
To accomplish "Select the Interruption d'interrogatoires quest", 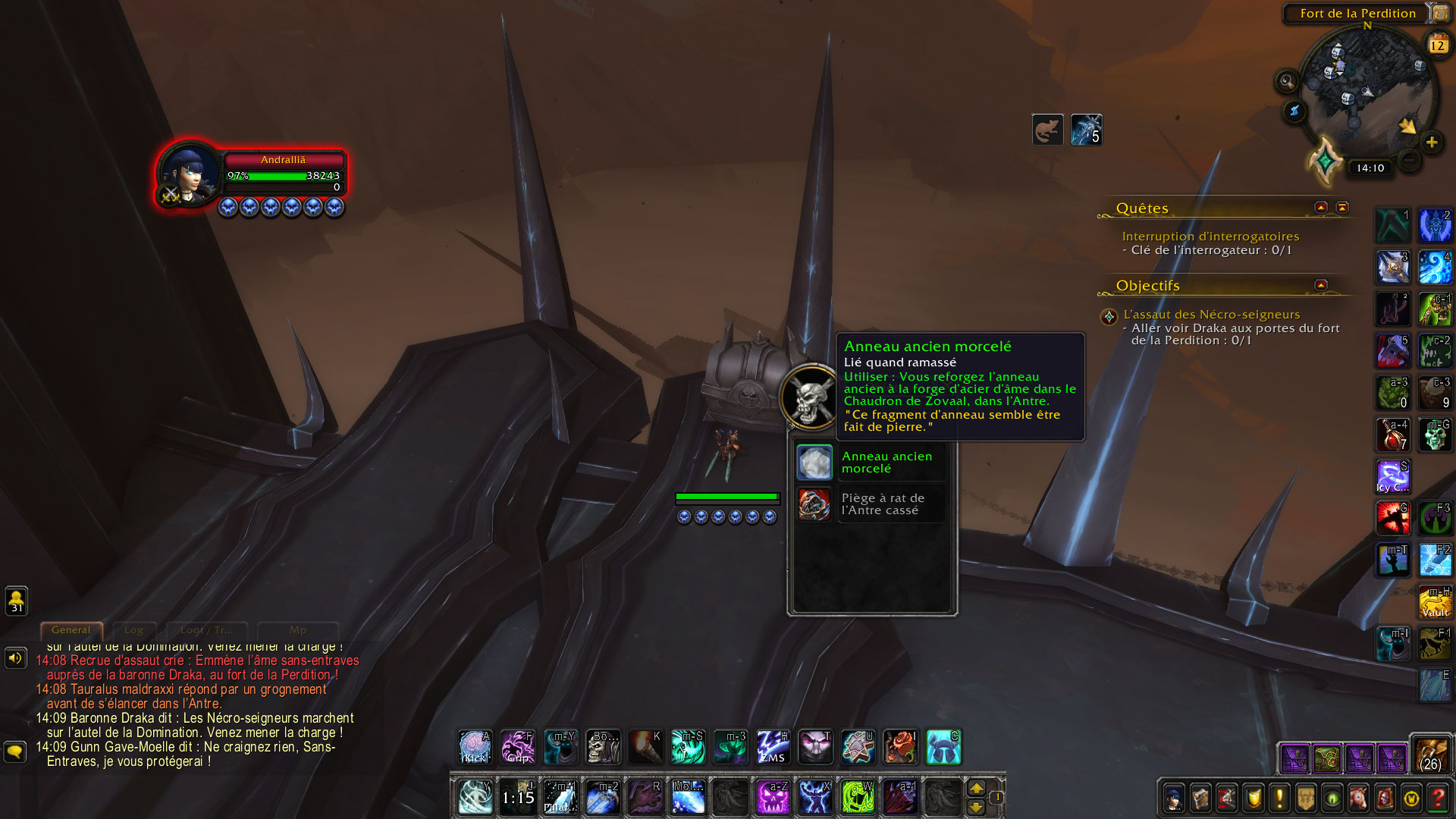I will click(1210, 237).
